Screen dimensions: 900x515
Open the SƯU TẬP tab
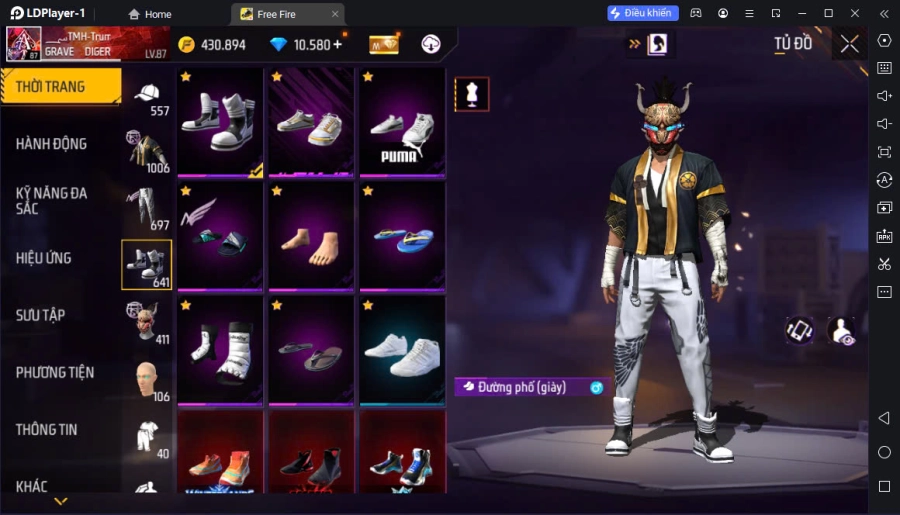click(41, 315)
